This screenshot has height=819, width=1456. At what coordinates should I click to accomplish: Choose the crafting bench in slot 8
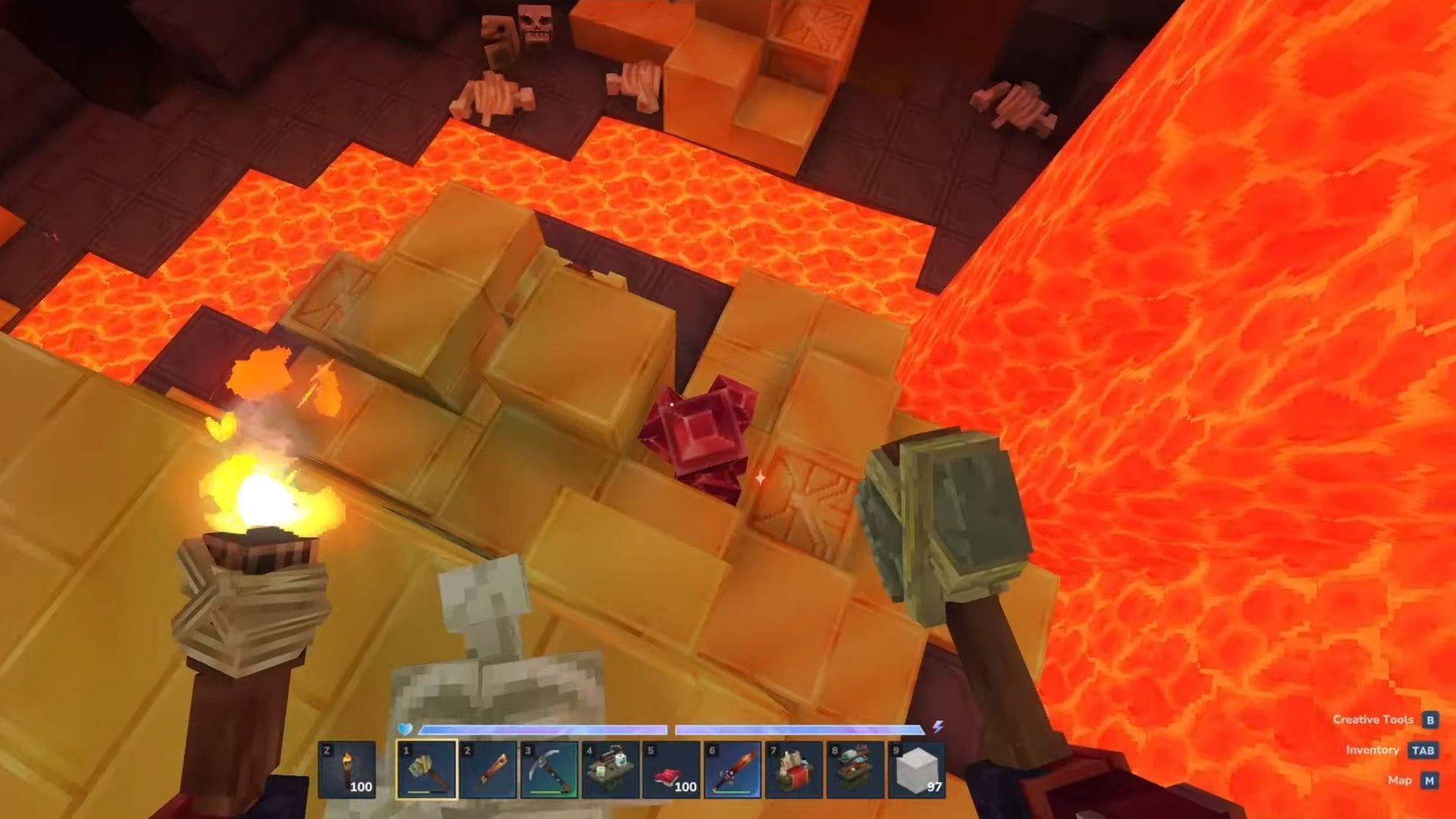(855, 770)
